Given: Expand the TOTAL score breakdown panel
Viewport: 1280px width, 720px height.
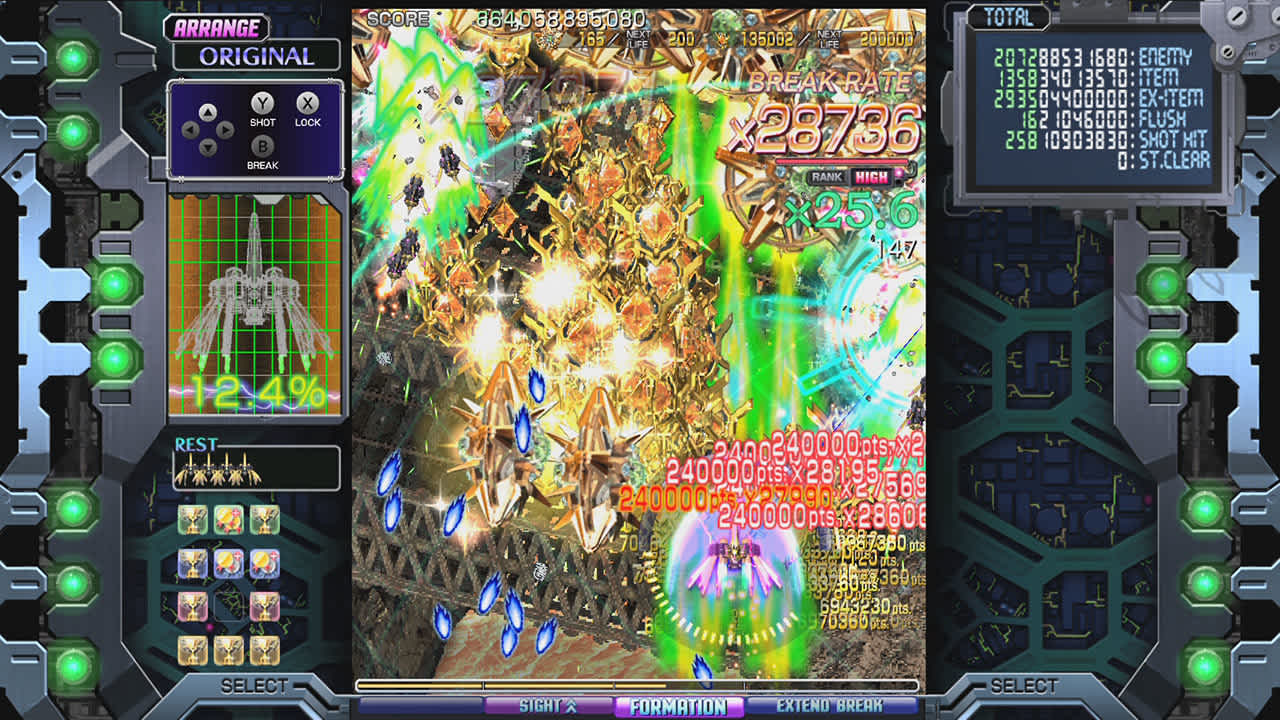Looking at the screenshot, I should coord(1009,18).
